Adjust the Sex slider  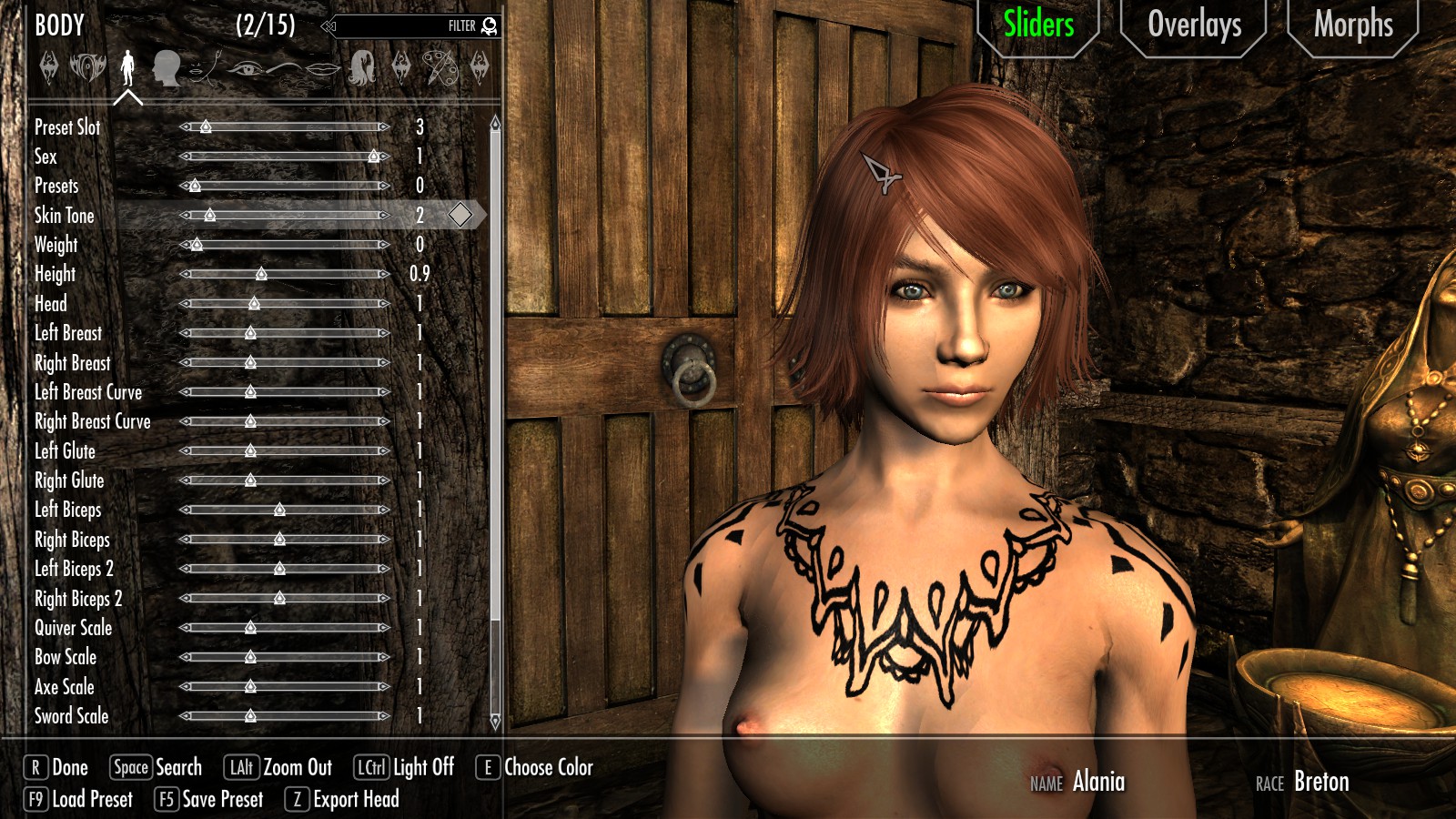(286, 157)
